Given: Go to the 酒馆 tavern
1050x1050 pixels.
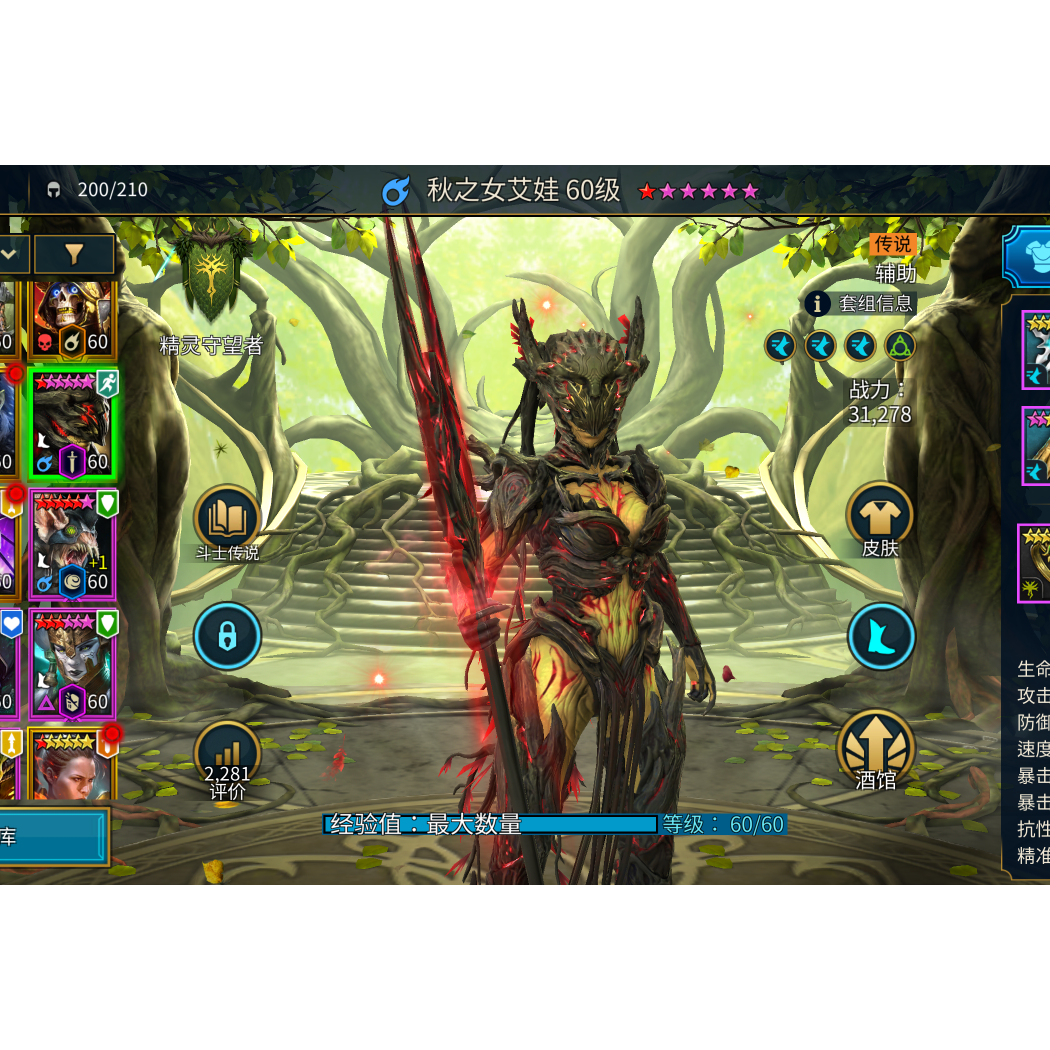Looking at the screenshot, I should click(x=876, y=750).
